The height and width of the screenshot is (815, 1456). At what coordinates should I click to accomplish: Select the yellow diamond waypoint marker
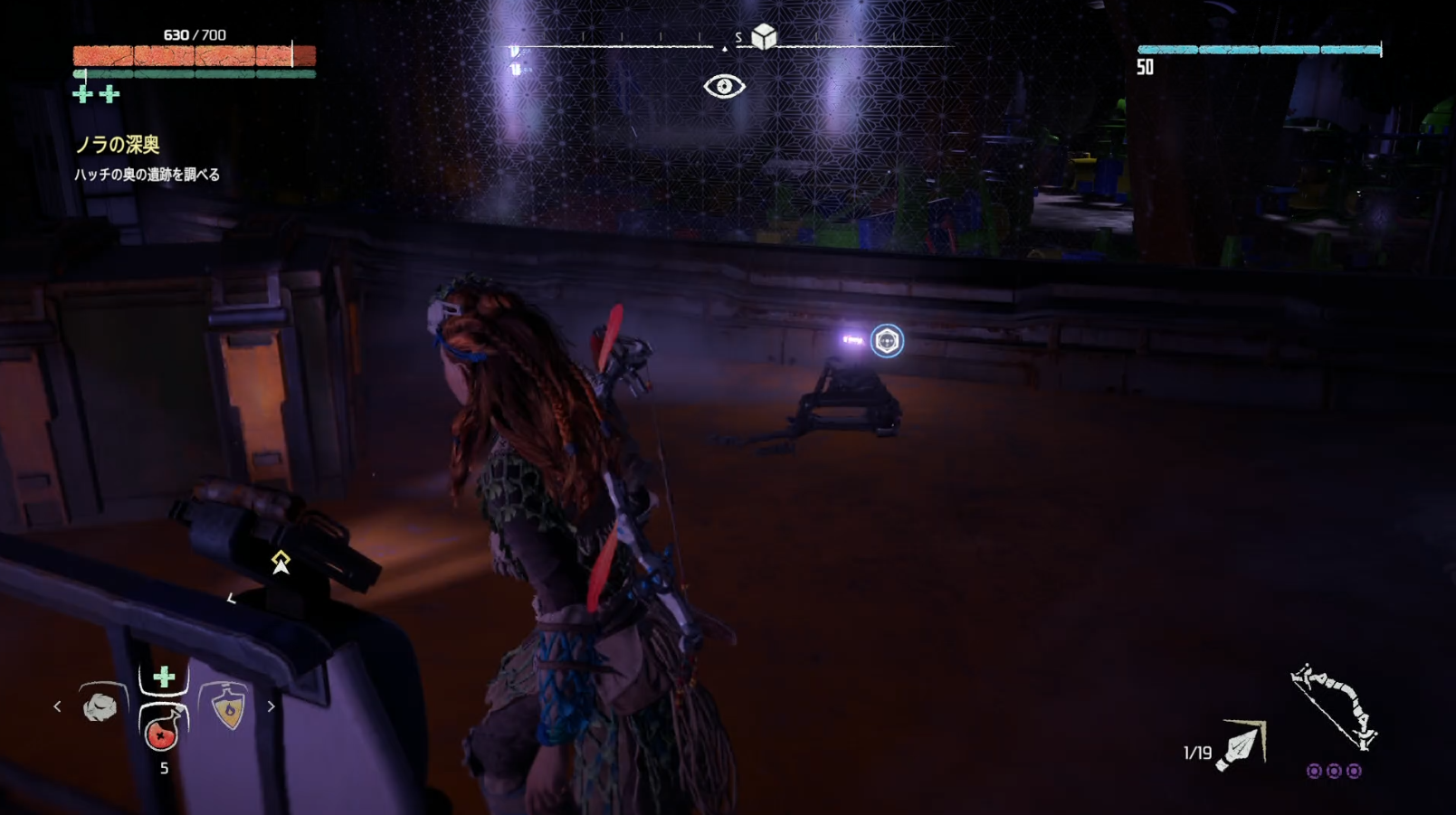(281, 562)
